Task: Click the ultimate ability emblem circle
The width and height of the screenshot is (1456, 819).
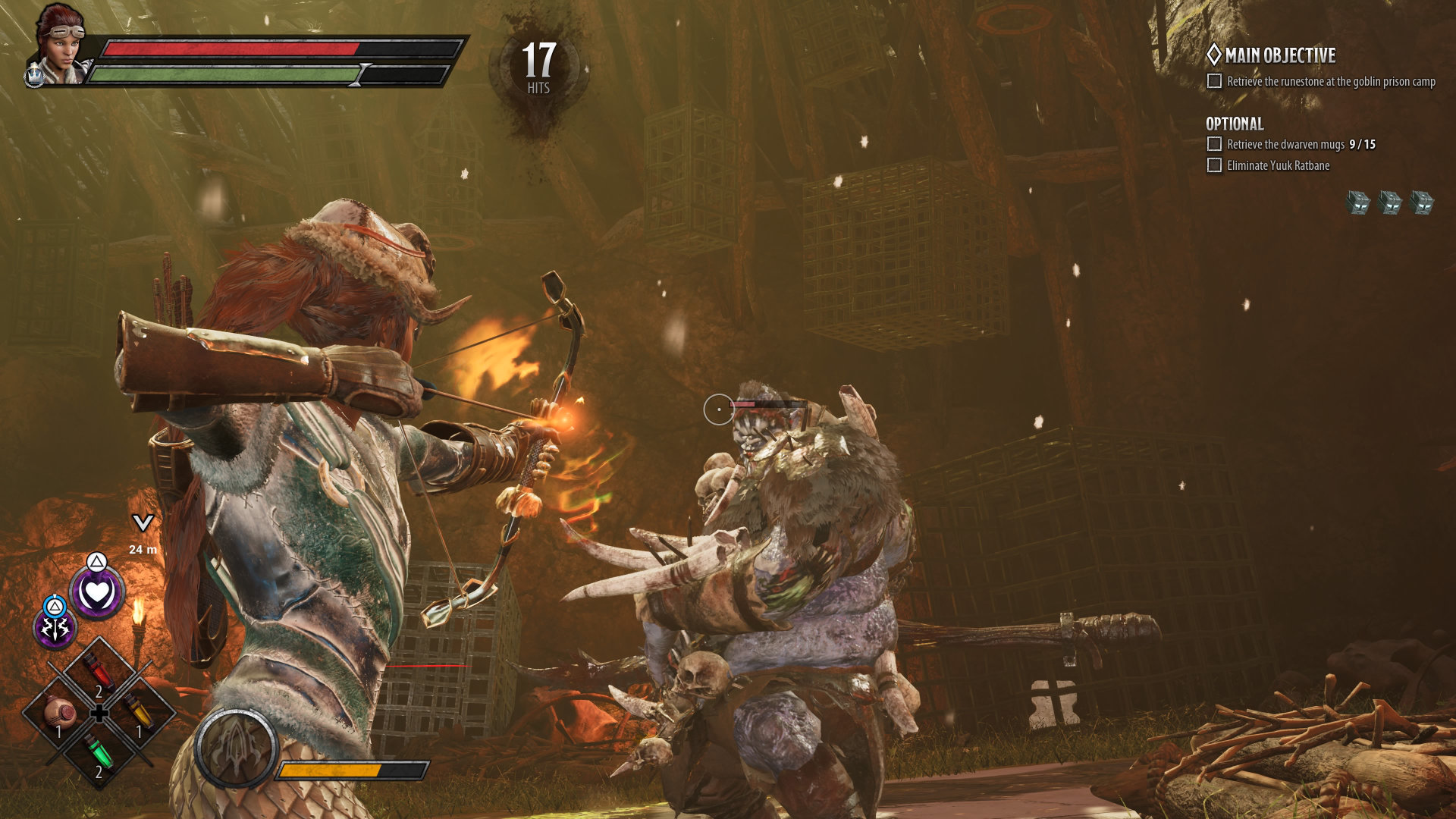Action: pyautogui.click(x=236, y=748)
